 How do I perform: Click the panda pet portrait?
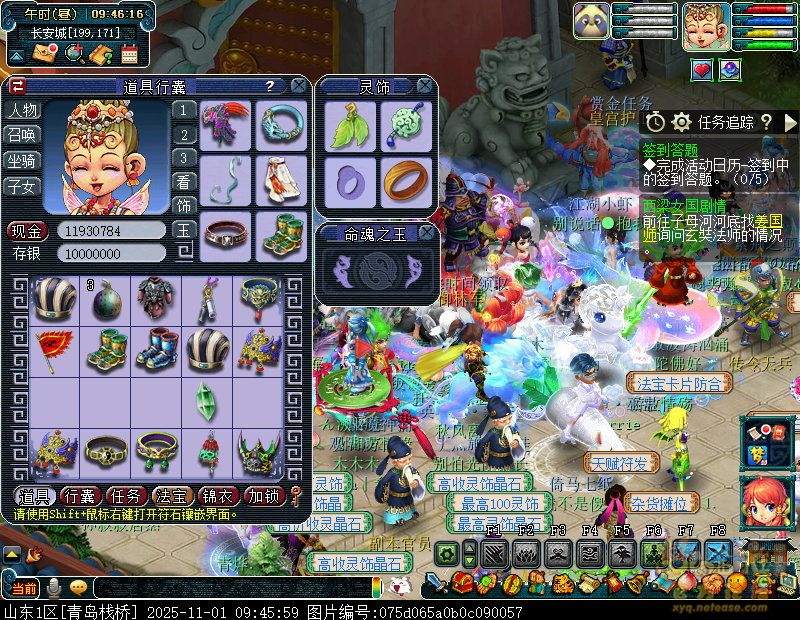click(592, 21)
